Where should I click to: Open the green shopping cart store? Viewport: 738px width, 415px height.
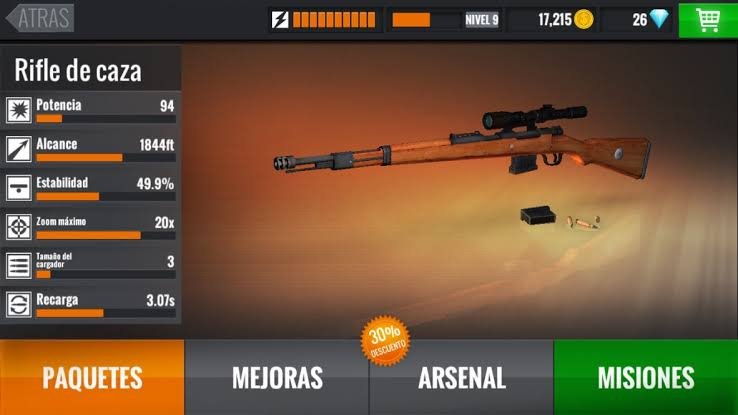[x=708, y=19]
